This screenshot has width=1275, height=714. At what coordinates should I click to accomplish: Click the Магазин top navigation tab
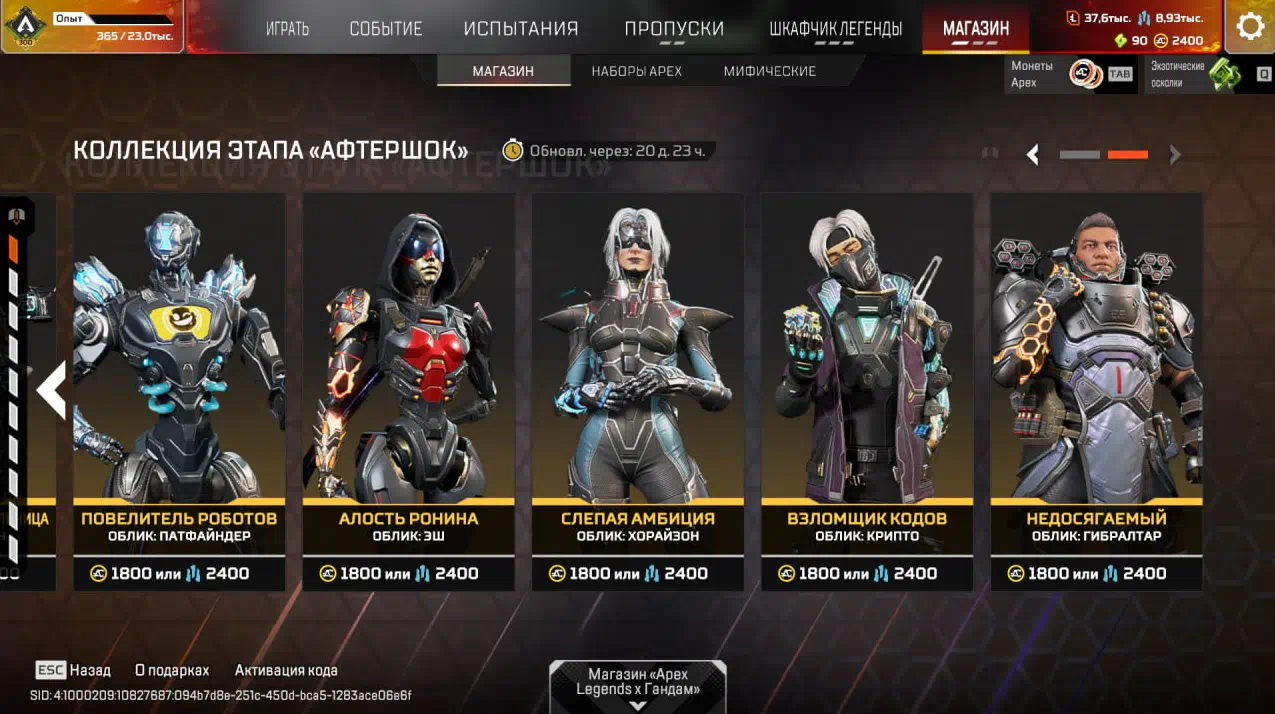tap(975, 29)
